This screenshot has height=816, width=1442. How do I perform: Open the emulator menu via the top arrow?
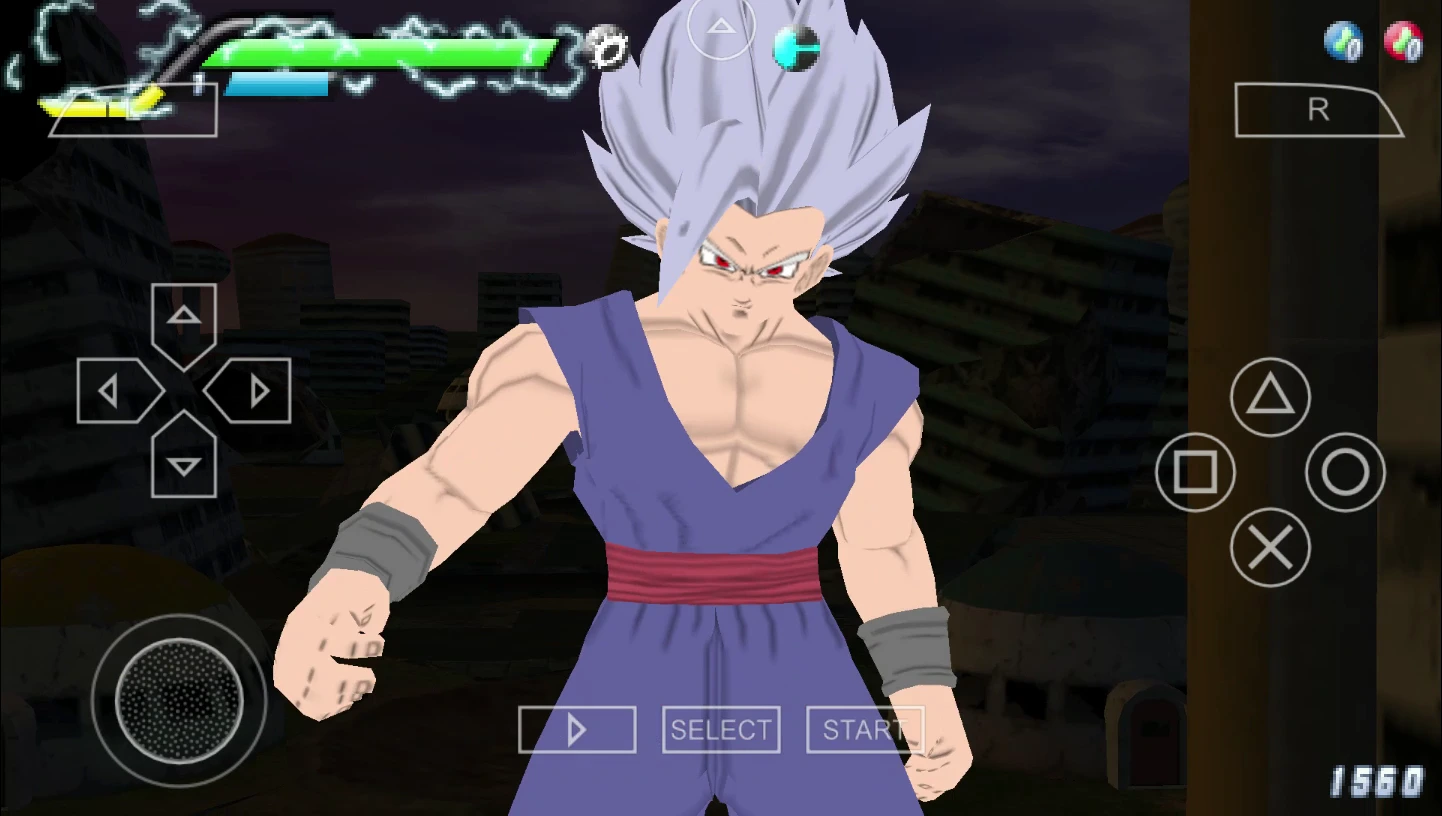(x=721, y=27)
